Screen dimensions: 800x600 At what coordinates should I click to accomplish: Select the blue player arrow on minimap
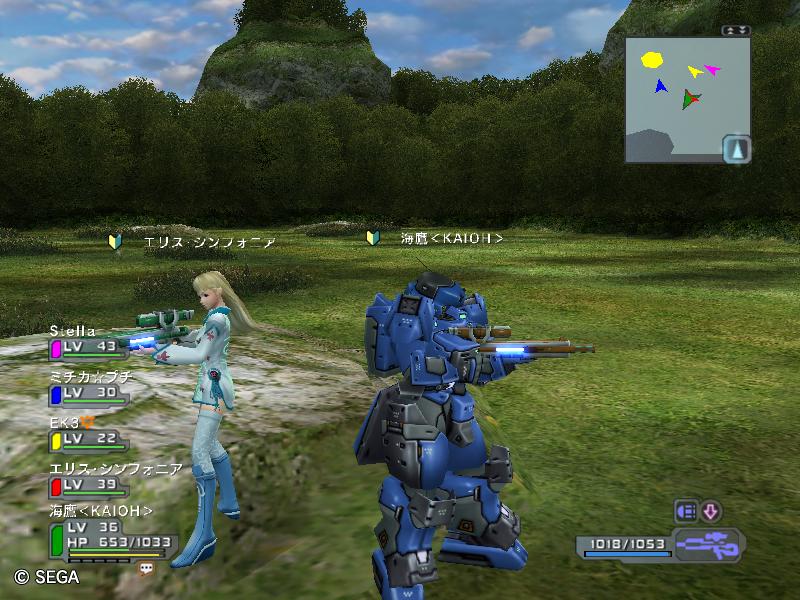click(x=660, y=87)
